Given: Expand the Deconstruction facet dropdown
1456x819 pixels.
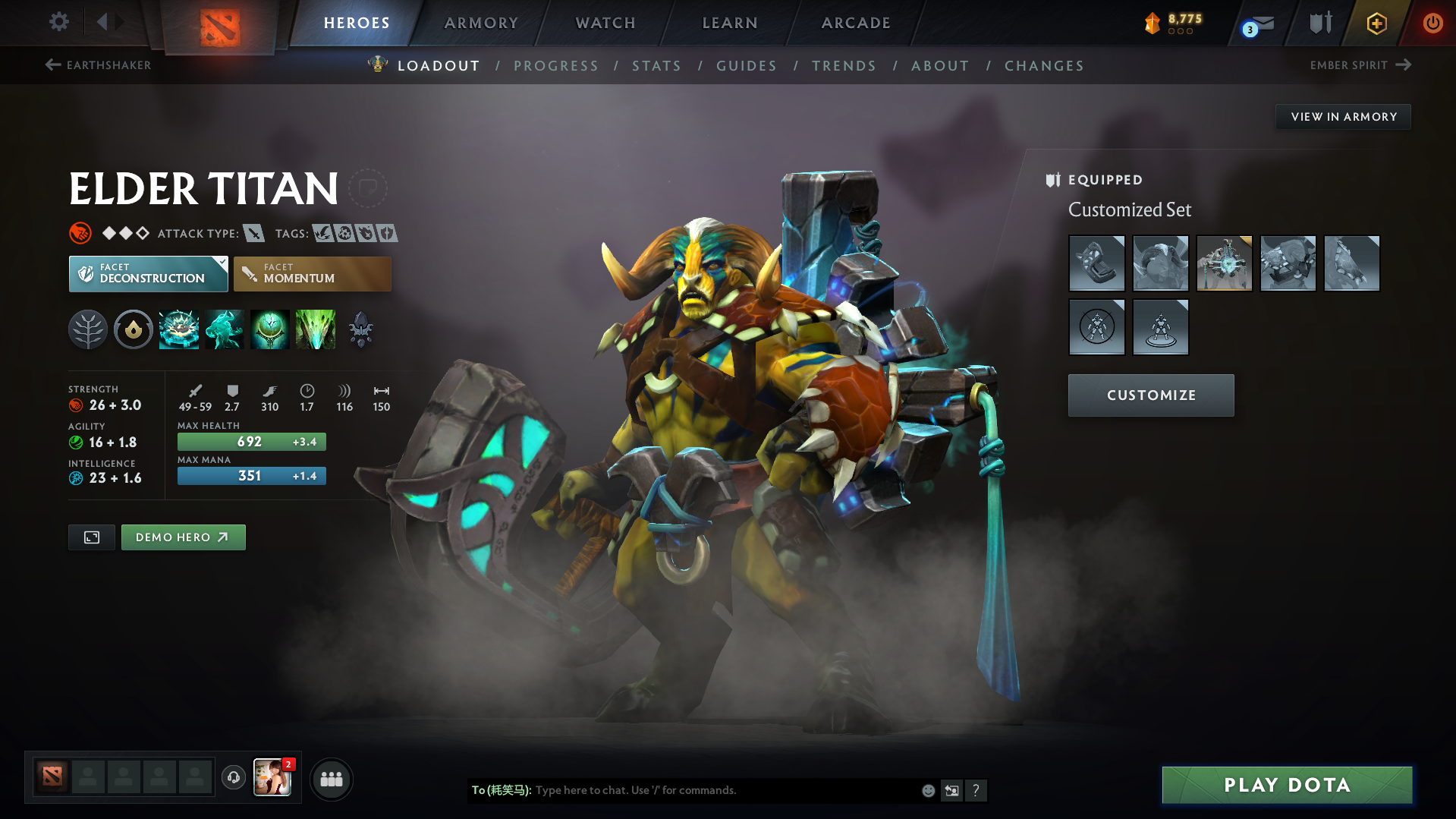Looking at the screenshot, I should 221,263.
